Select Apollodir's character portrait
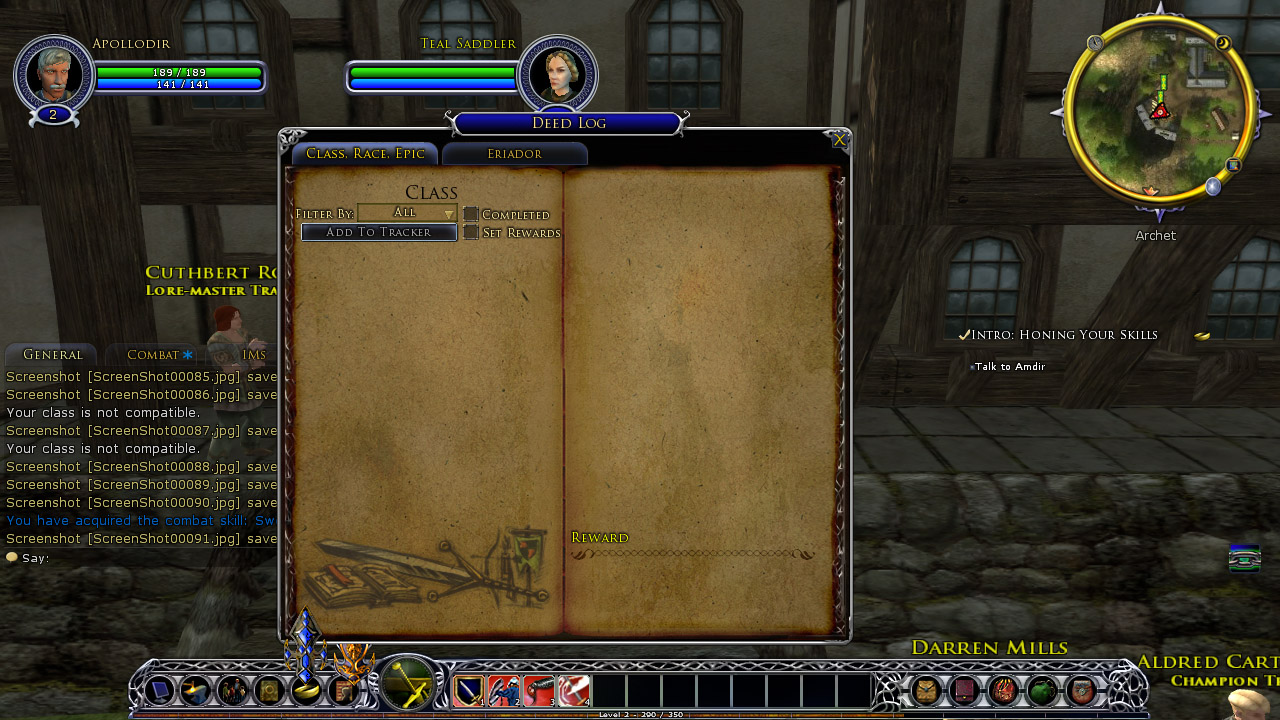 point(53,73)
